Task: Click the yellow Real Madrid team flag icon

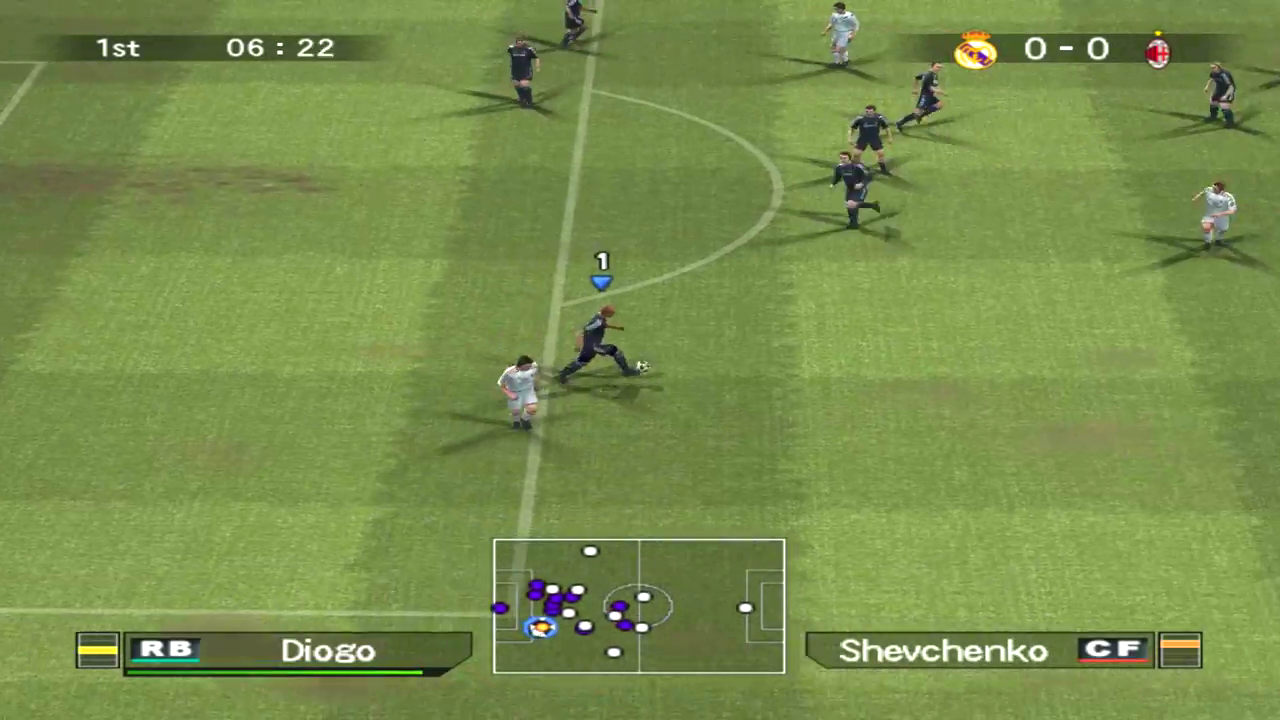Action: (97, 650)
